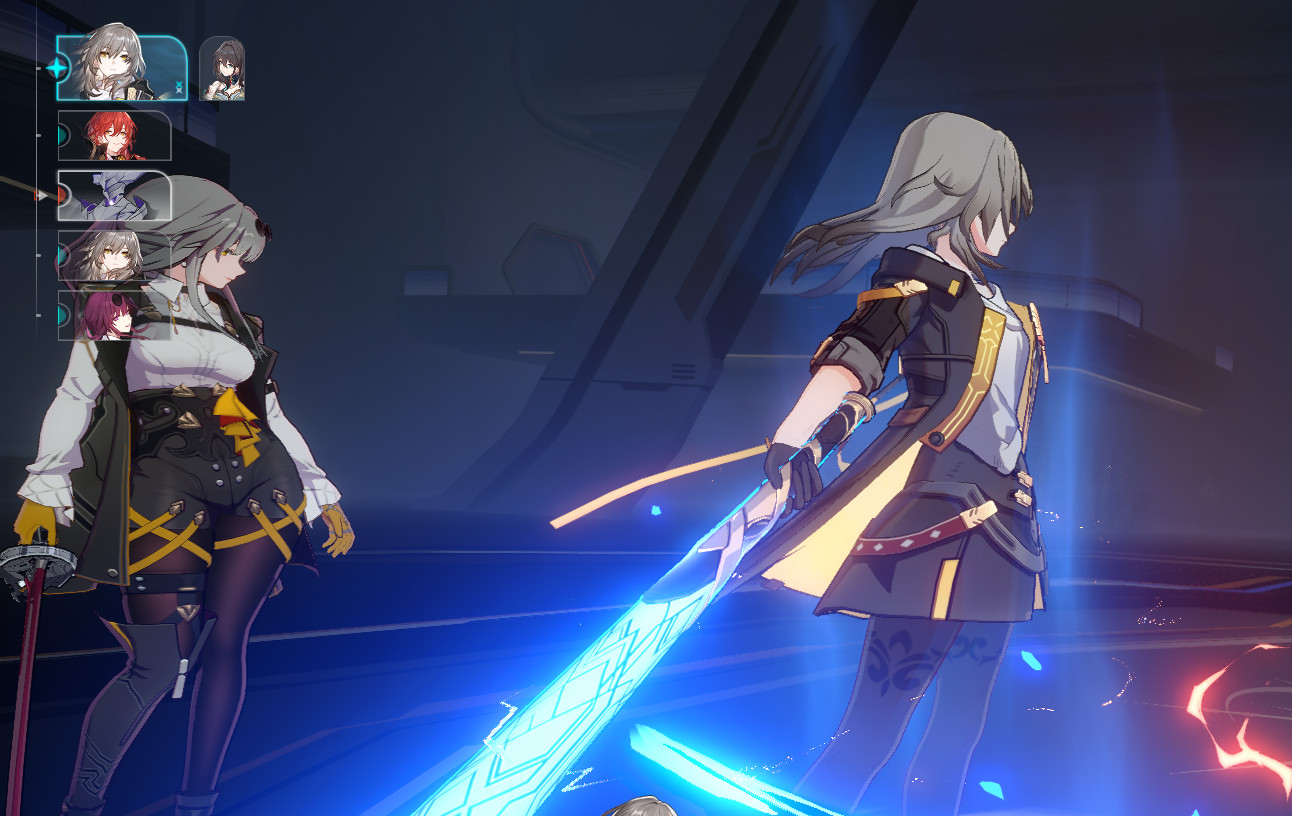Select Himeko's portrait in the action order
This screenshot has height=816, width=1292.
(115, 137)
